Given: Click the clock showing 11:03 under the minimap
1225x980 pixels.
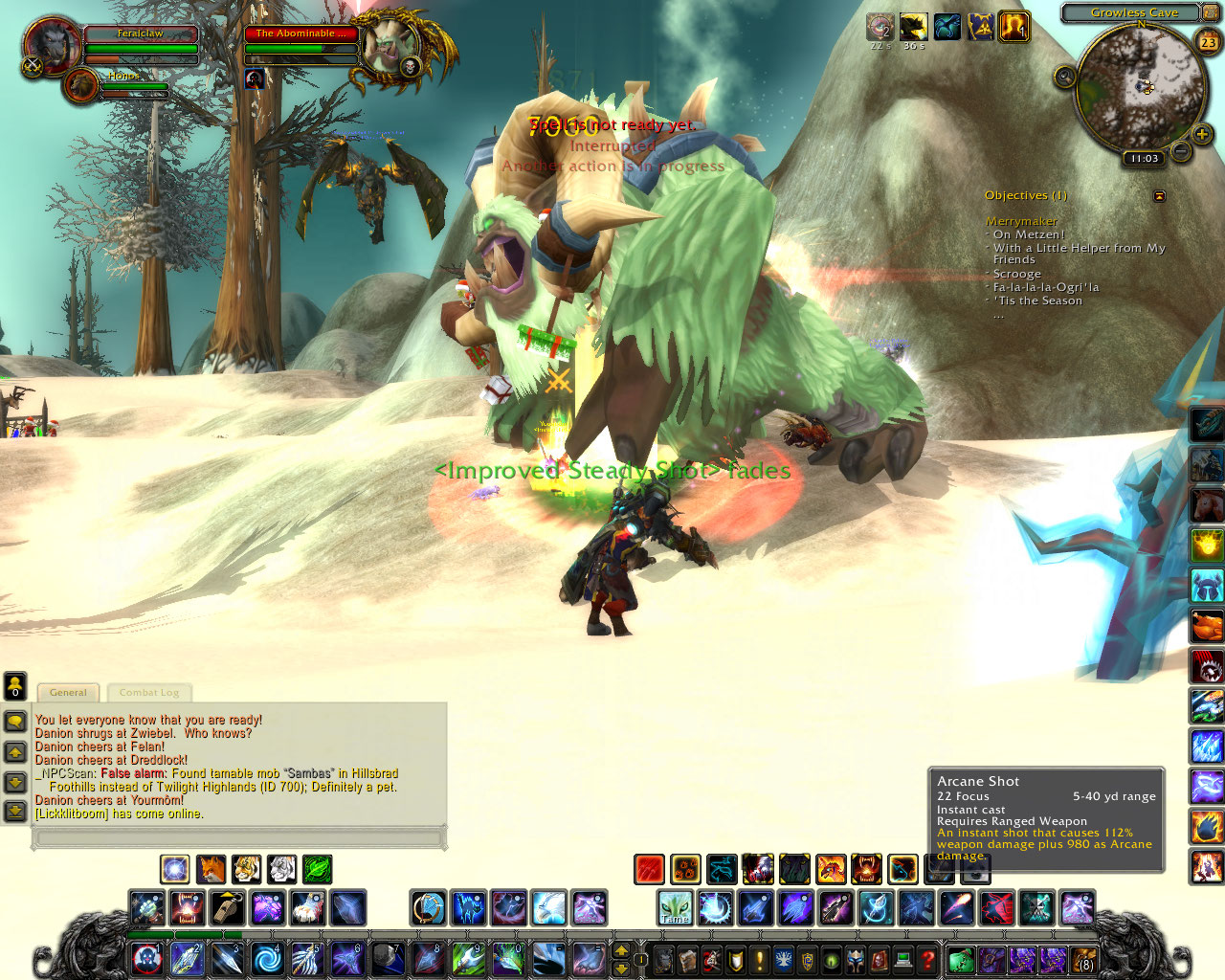Looking at the screenshot, I should point(1145,157).
